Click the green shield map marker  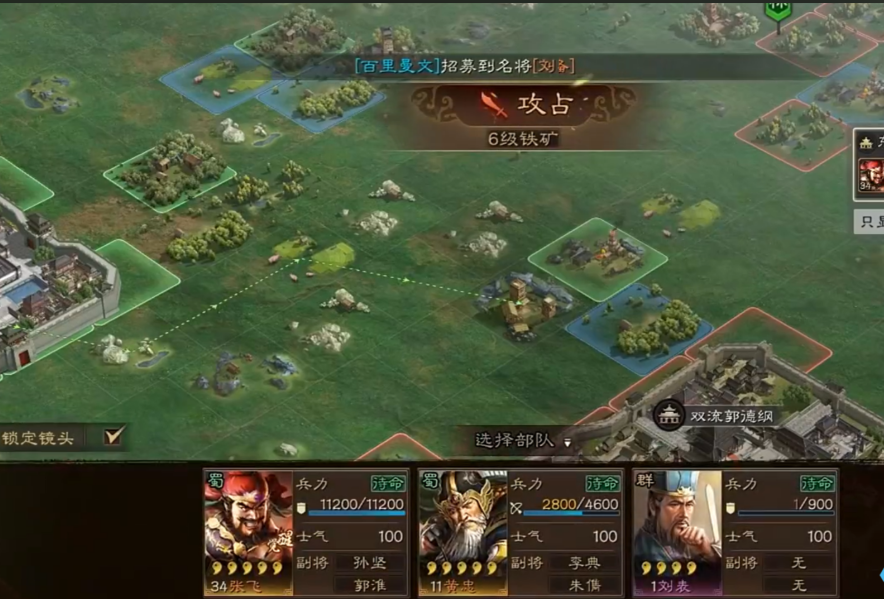coord(778,10)
